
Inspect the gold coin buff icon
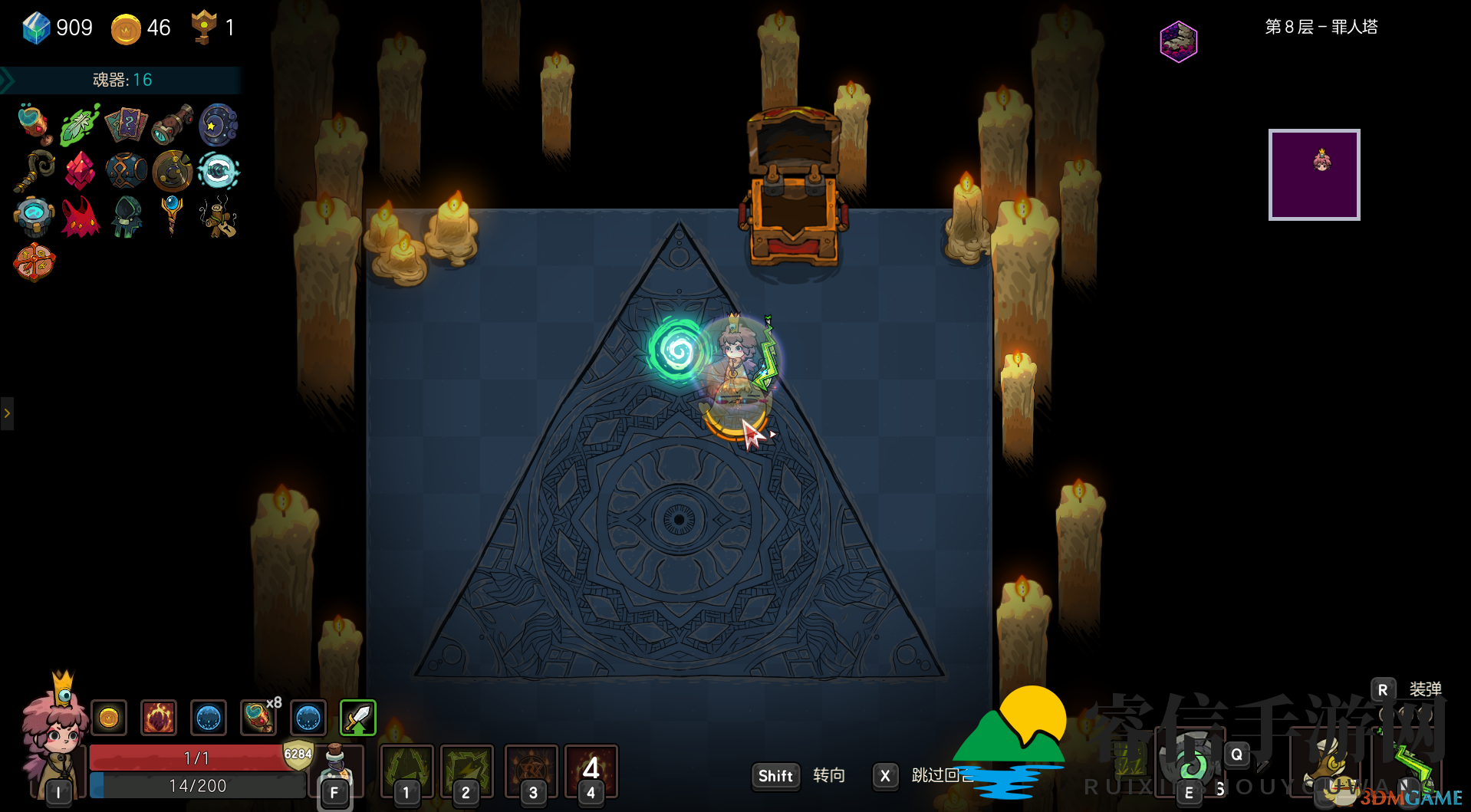[x=109, y=718]
